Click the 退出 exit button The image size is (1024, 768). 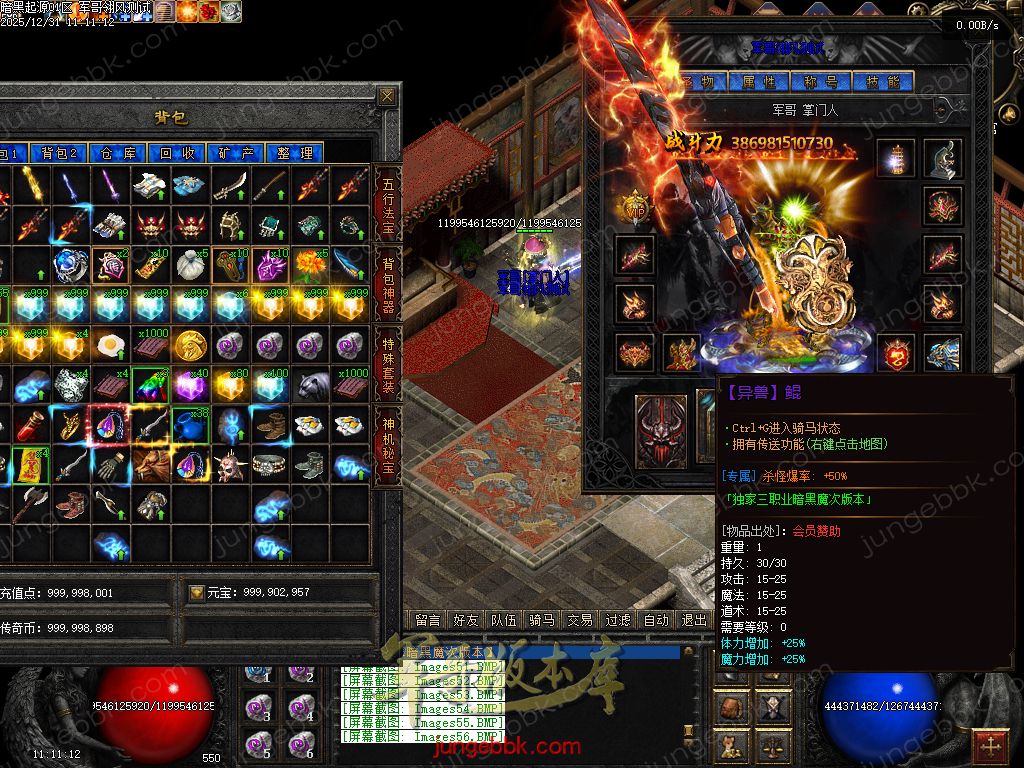tap(694, 620)
